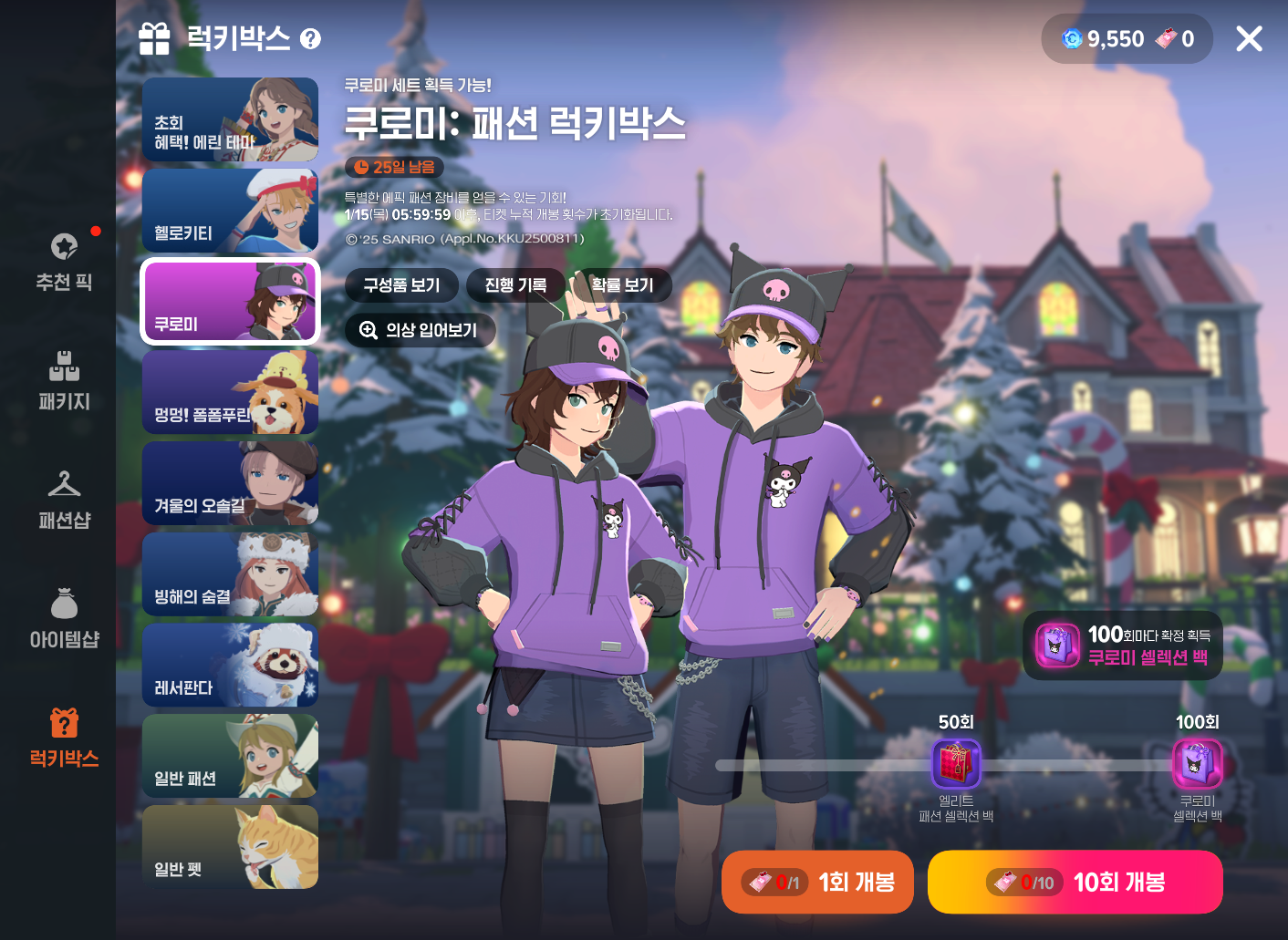Select the 일반 펫 banner thumbnail
Image resolution: width=1288 pixels, height=940 pixels.
(230, 846)
